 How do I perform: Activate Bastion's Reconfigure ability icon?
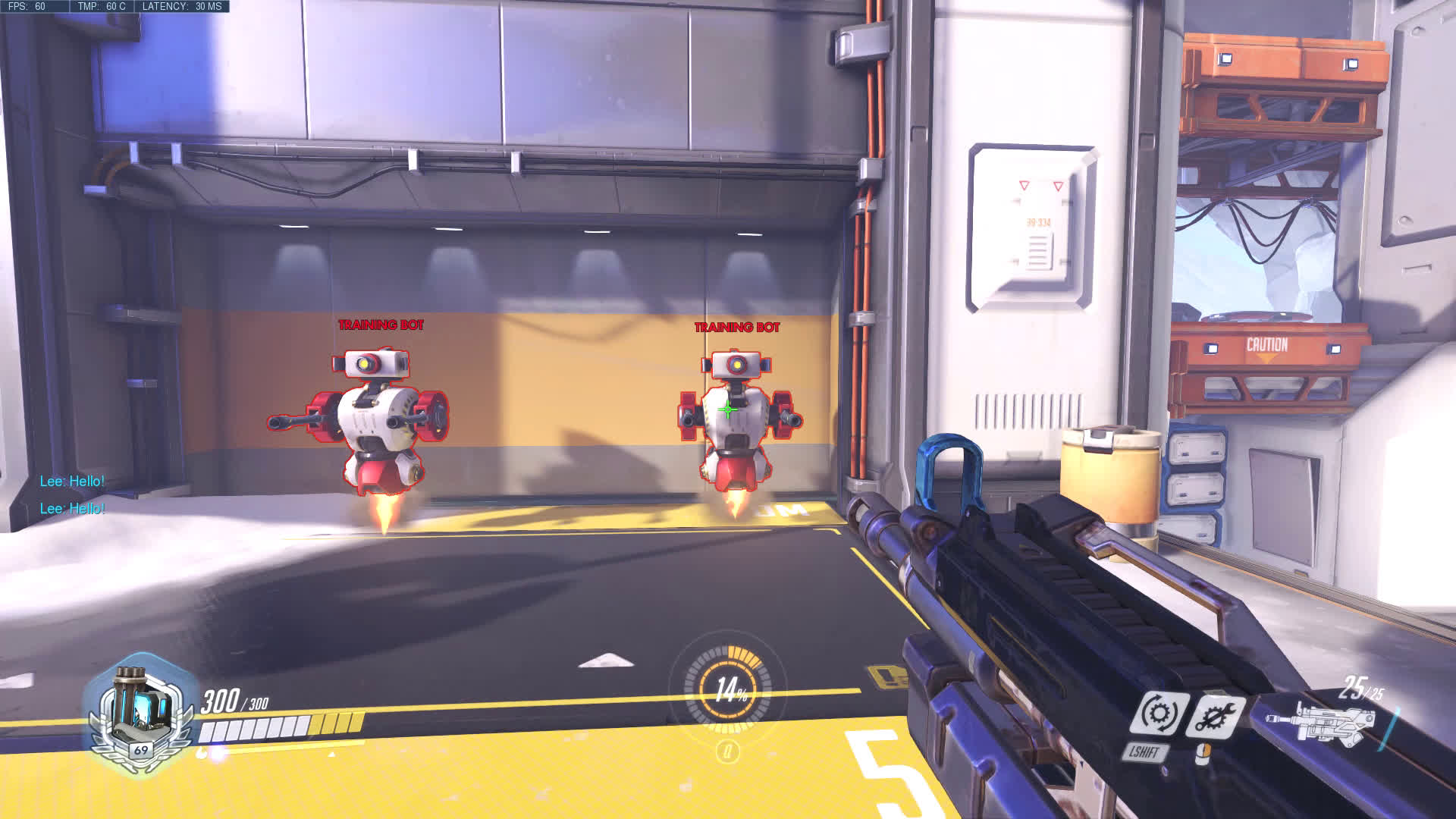pos(1158,714)
